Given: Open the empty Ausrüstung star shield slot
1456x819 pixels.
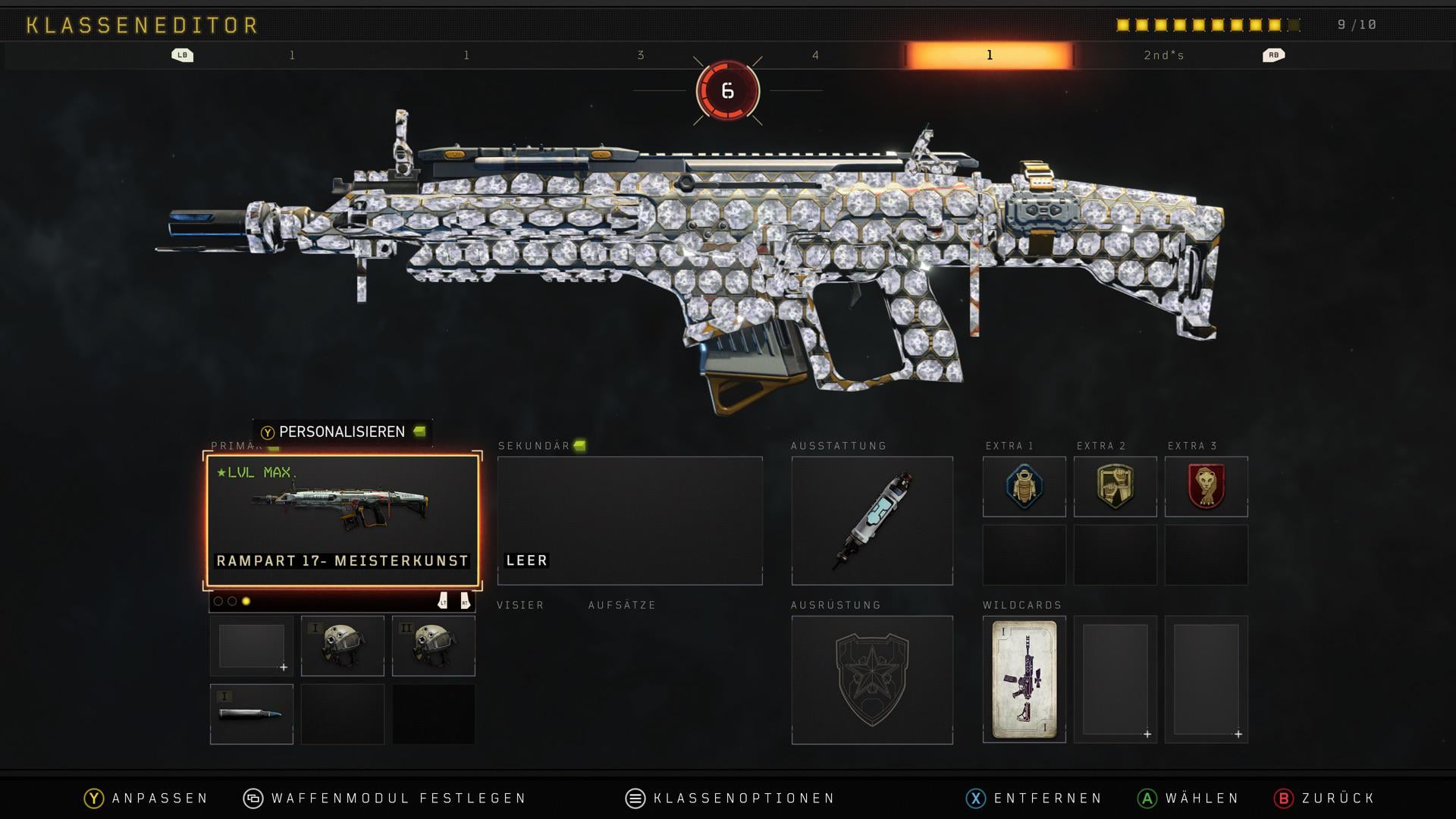Looking at the screenshot, I should [872, 679].
